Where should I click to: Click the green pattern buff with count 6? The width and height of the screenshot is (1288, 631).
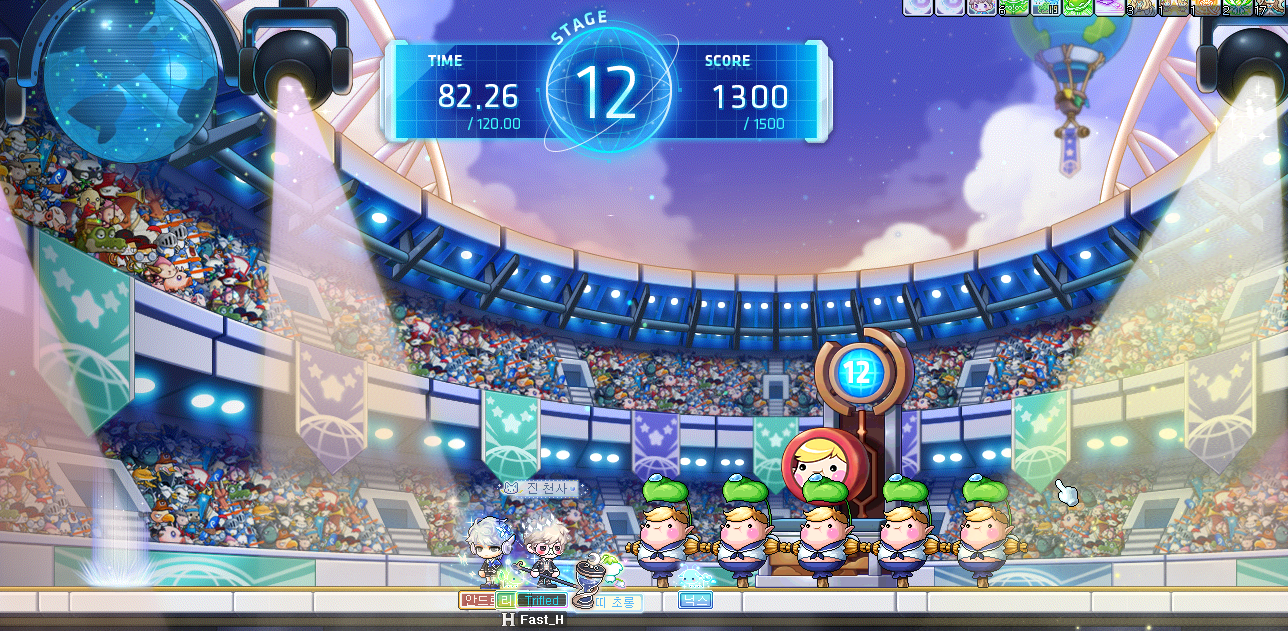1013,7
